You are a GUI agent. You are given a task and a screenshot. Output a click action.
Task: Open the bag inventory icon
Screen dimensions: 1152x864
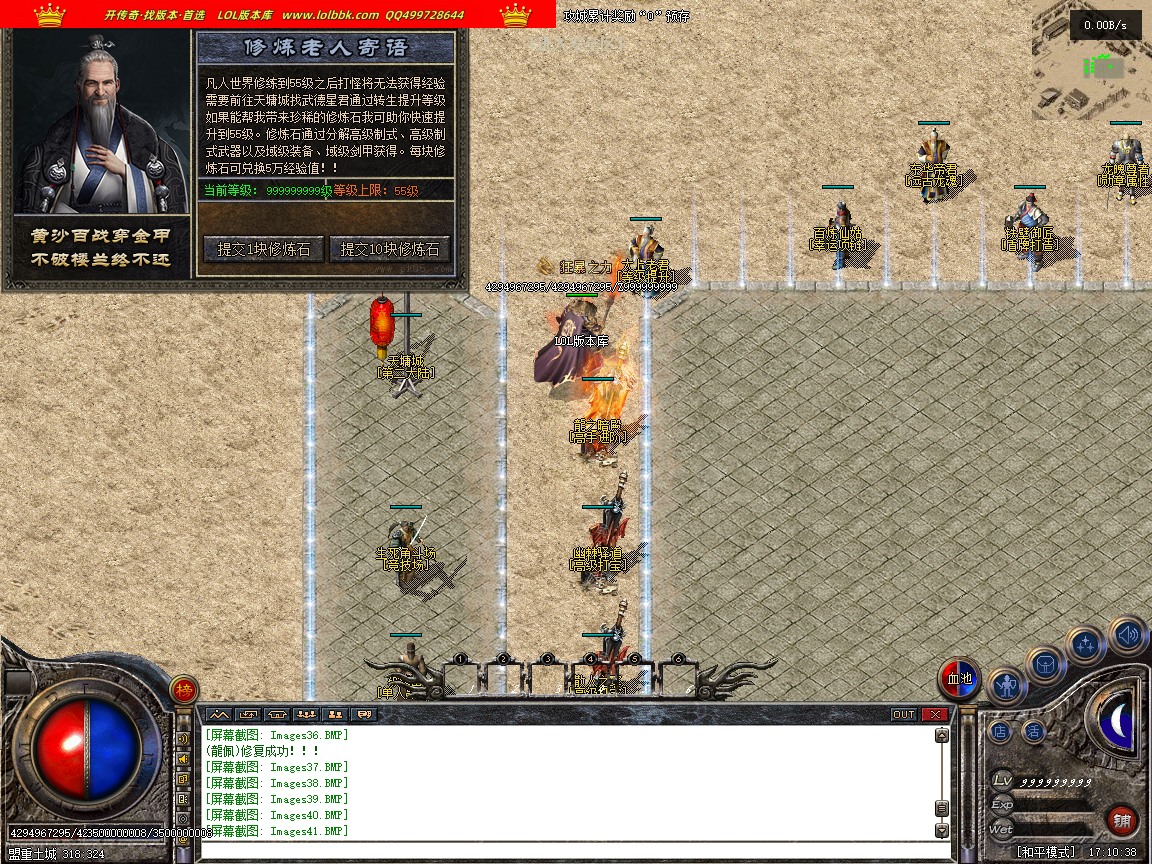1046,664
